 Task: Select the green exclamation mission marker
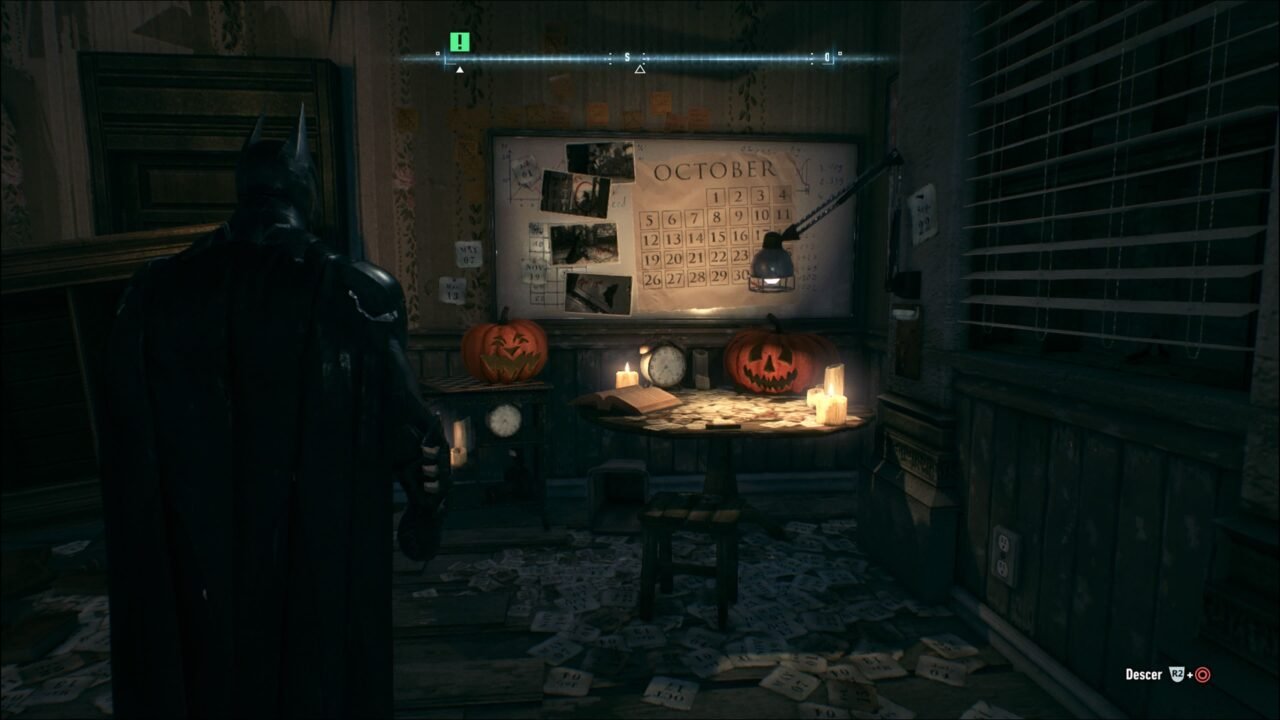pos(458,44)
